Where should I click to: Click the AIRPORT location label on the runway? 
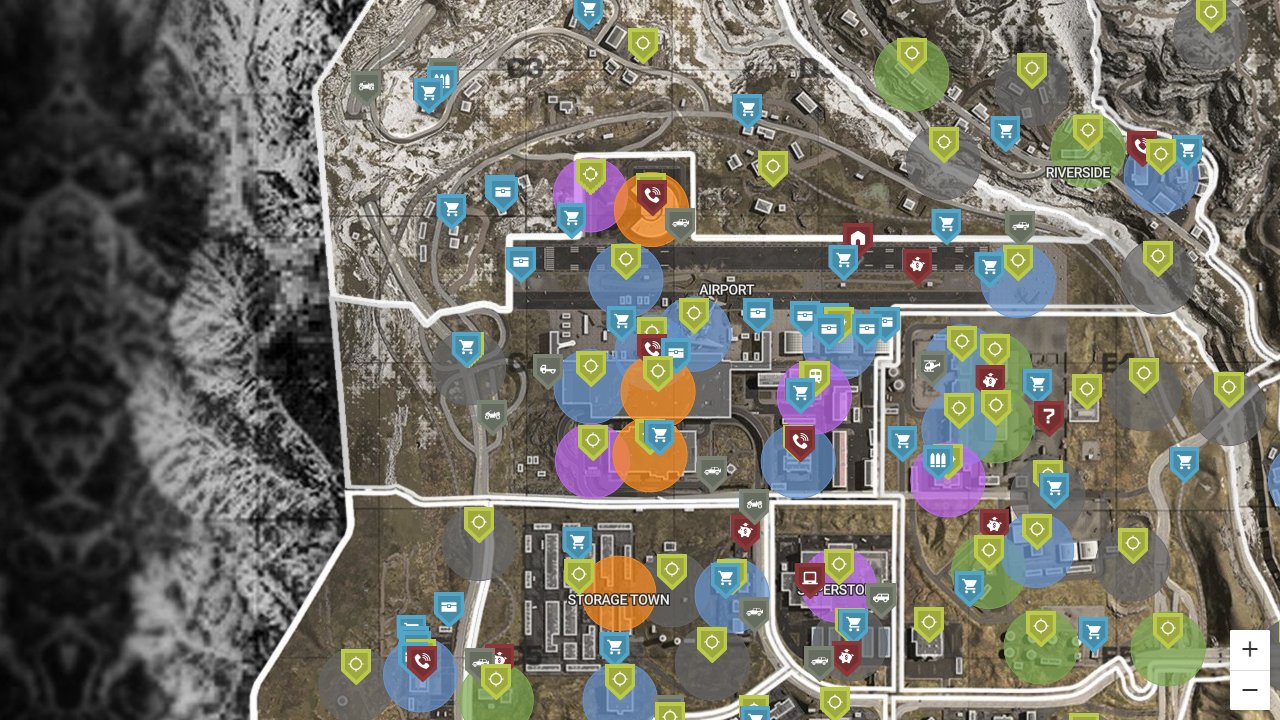[x=727, y=289]
